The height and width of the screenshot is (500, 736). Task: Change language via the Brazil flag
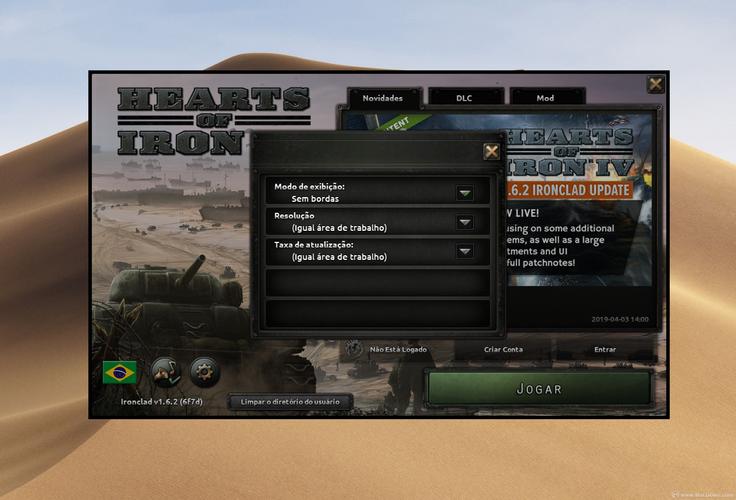point(120,372)
